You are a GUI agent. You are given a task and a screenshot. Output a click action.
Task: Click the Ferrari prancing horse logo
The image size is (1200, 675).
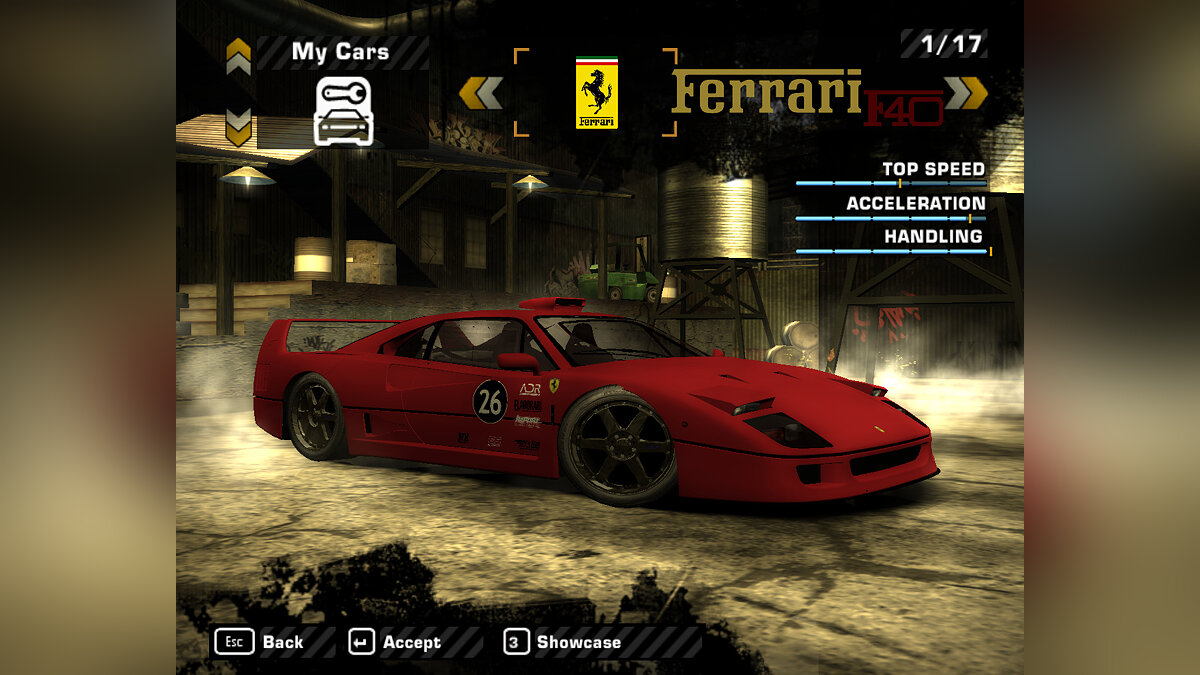click(x=596, y=93)
